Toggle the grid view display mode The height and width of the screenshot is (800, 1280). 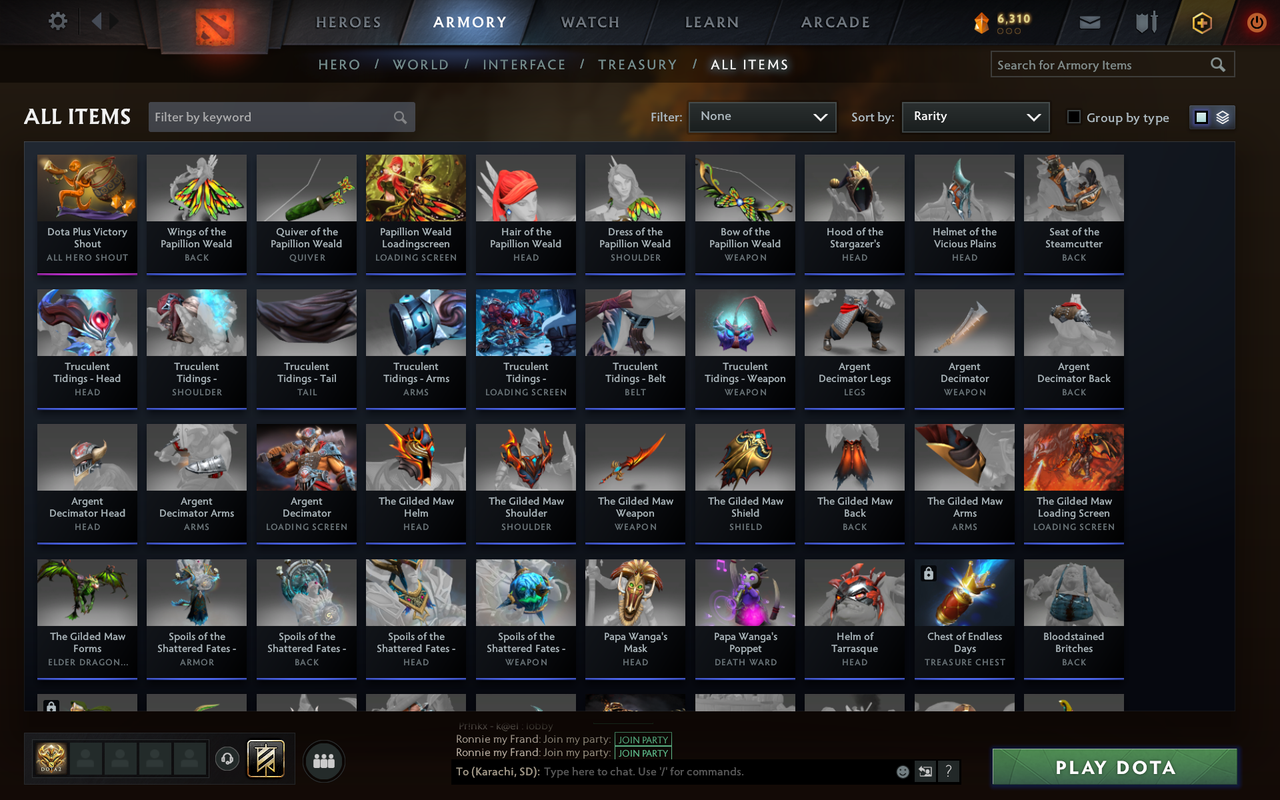(x=1201, y=116)
